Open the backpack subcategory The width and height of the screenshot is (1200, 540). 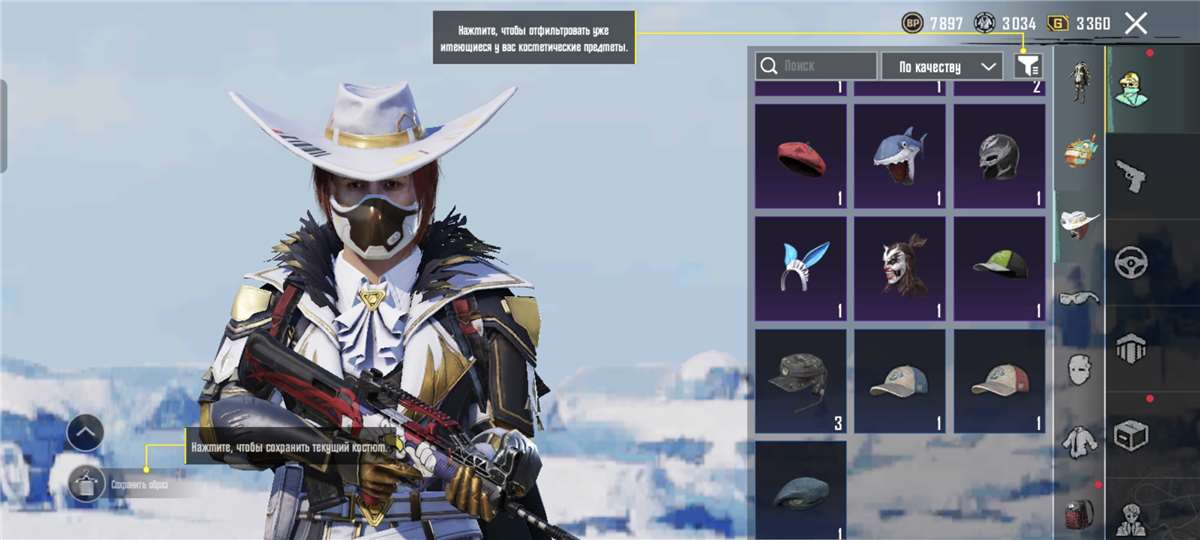pyautogui.click(x=1079, y=512)
